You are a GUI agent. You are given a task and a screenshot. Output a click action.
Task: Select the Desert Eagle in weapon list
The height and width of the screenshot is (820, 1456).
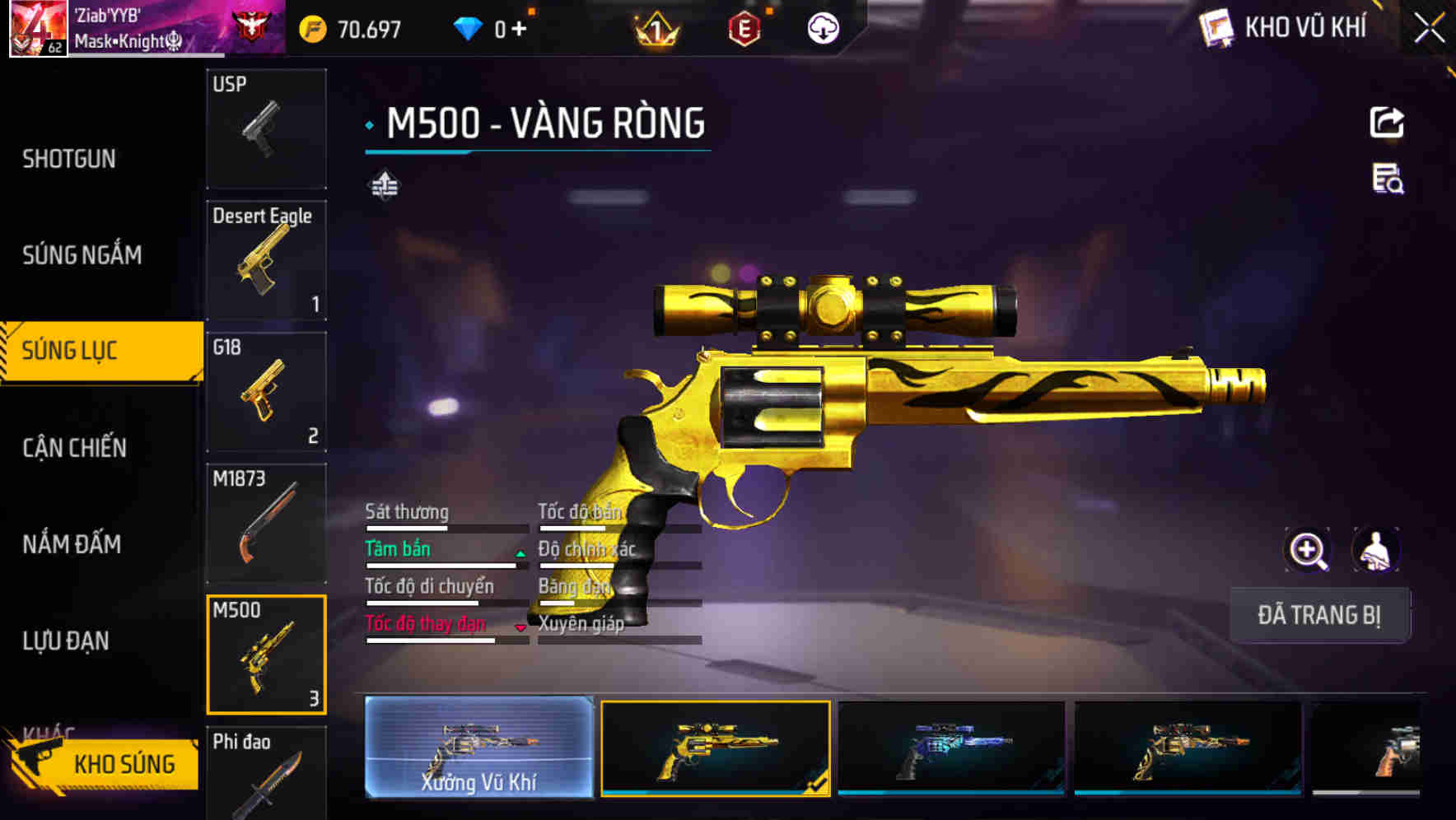pyautogui.click(x=267, y=259)
